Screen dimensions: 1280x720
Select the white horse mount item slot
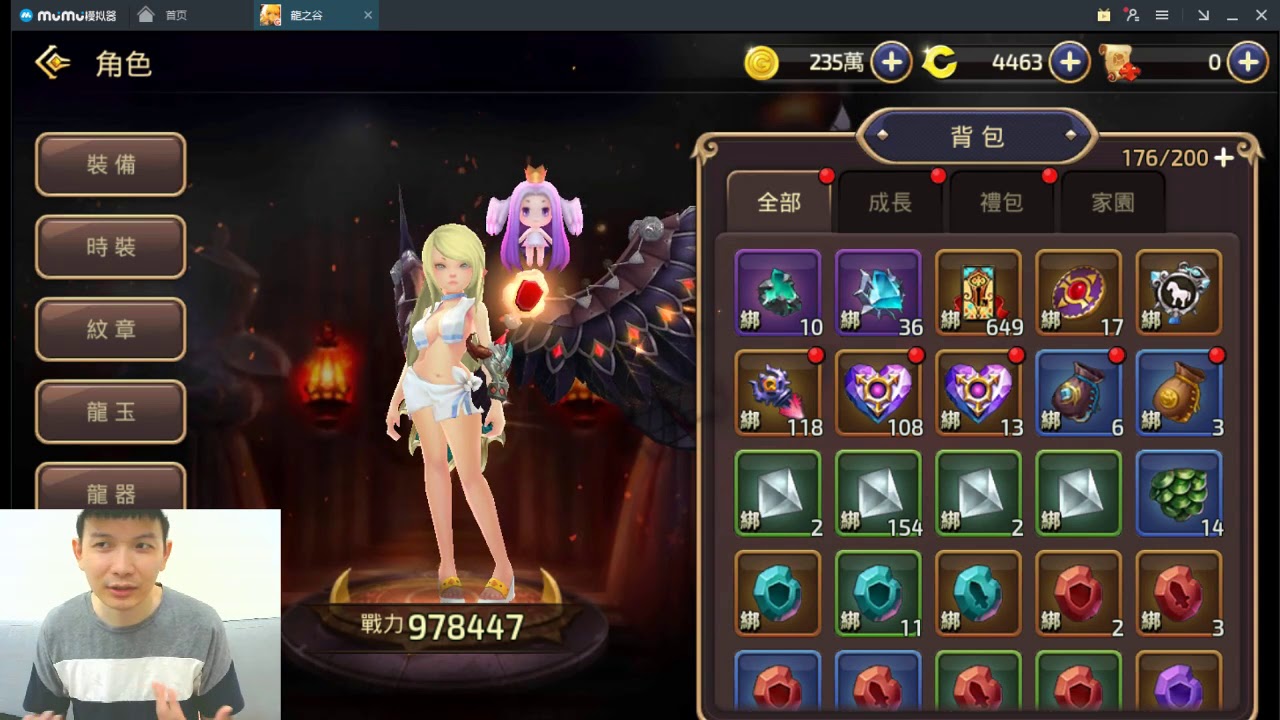click(1179, 292)
